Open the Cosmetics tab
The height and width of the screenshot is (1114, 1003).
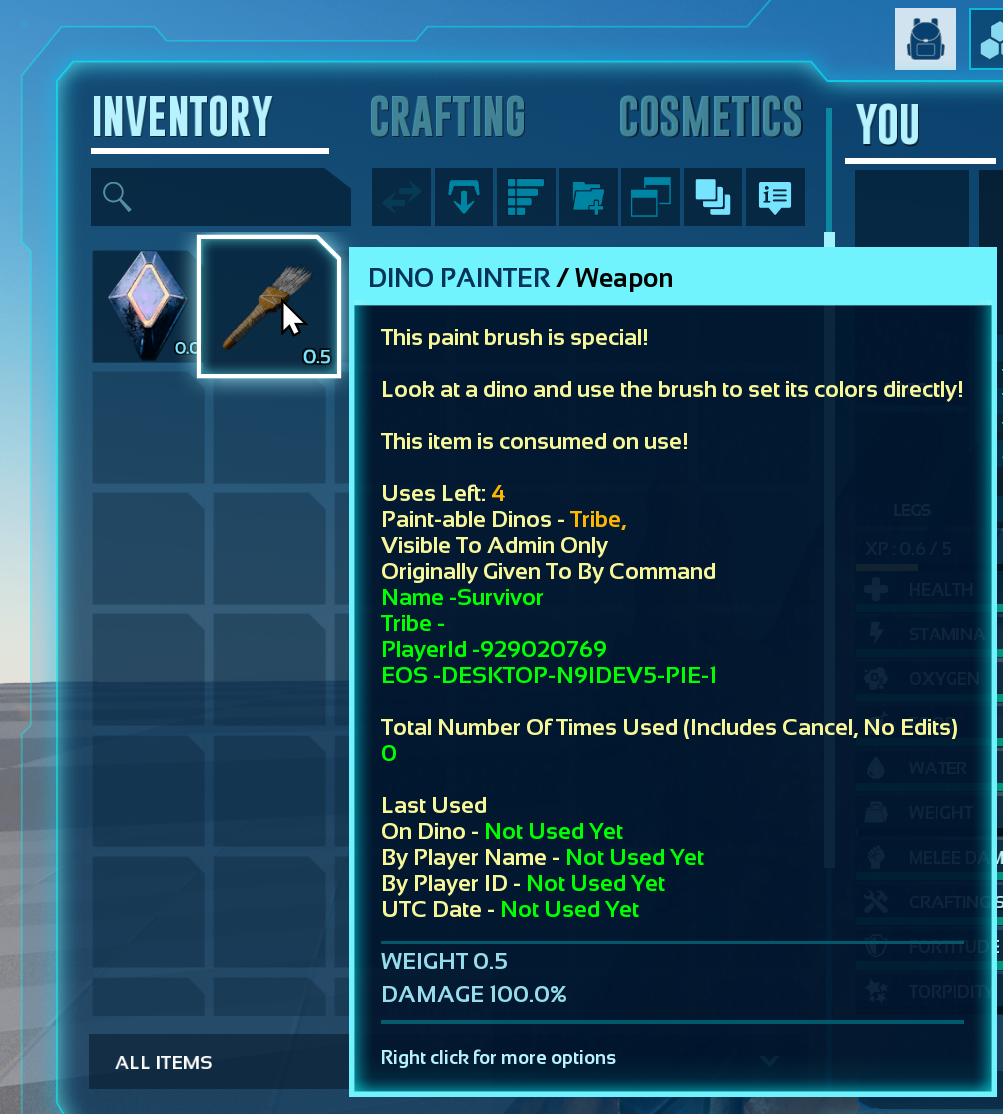point(710,117)
